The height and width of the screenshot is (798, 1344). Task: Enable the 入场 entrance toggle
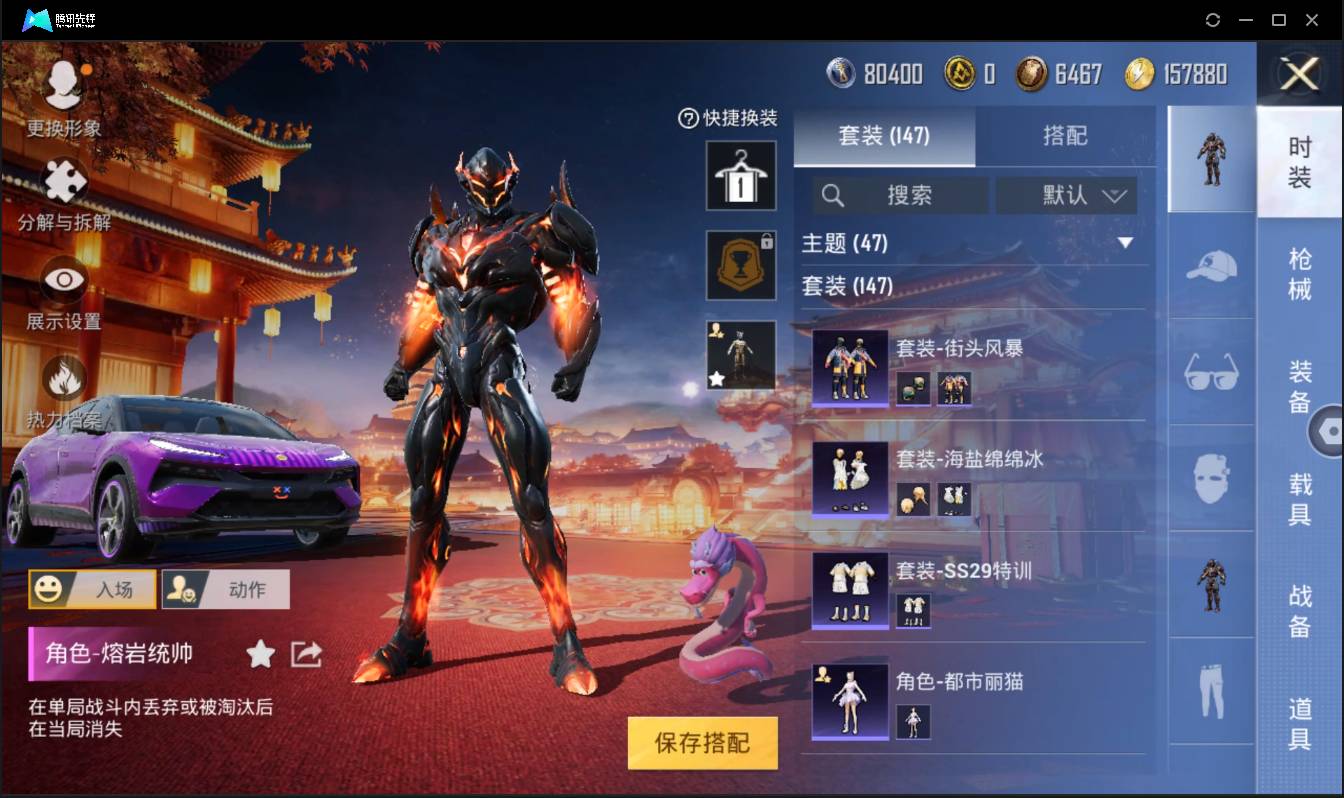coord(91,589)
